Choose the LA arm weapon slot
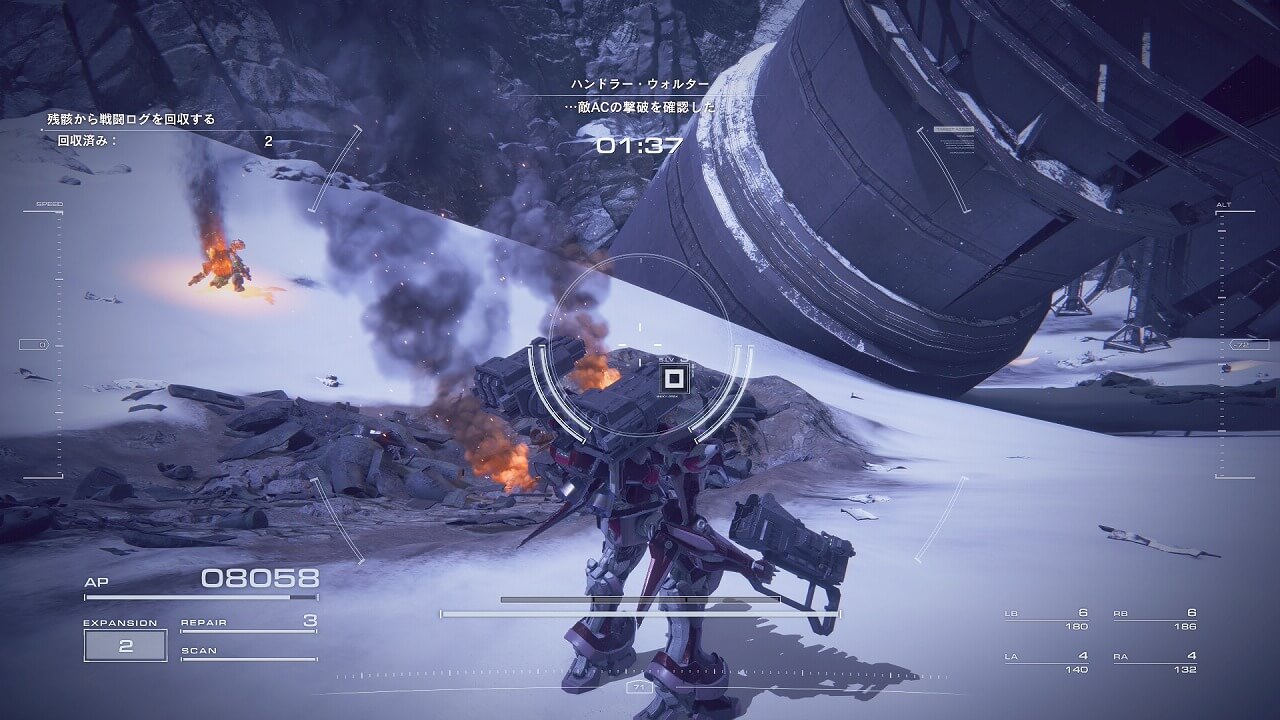 click(x=1046, y=662)
